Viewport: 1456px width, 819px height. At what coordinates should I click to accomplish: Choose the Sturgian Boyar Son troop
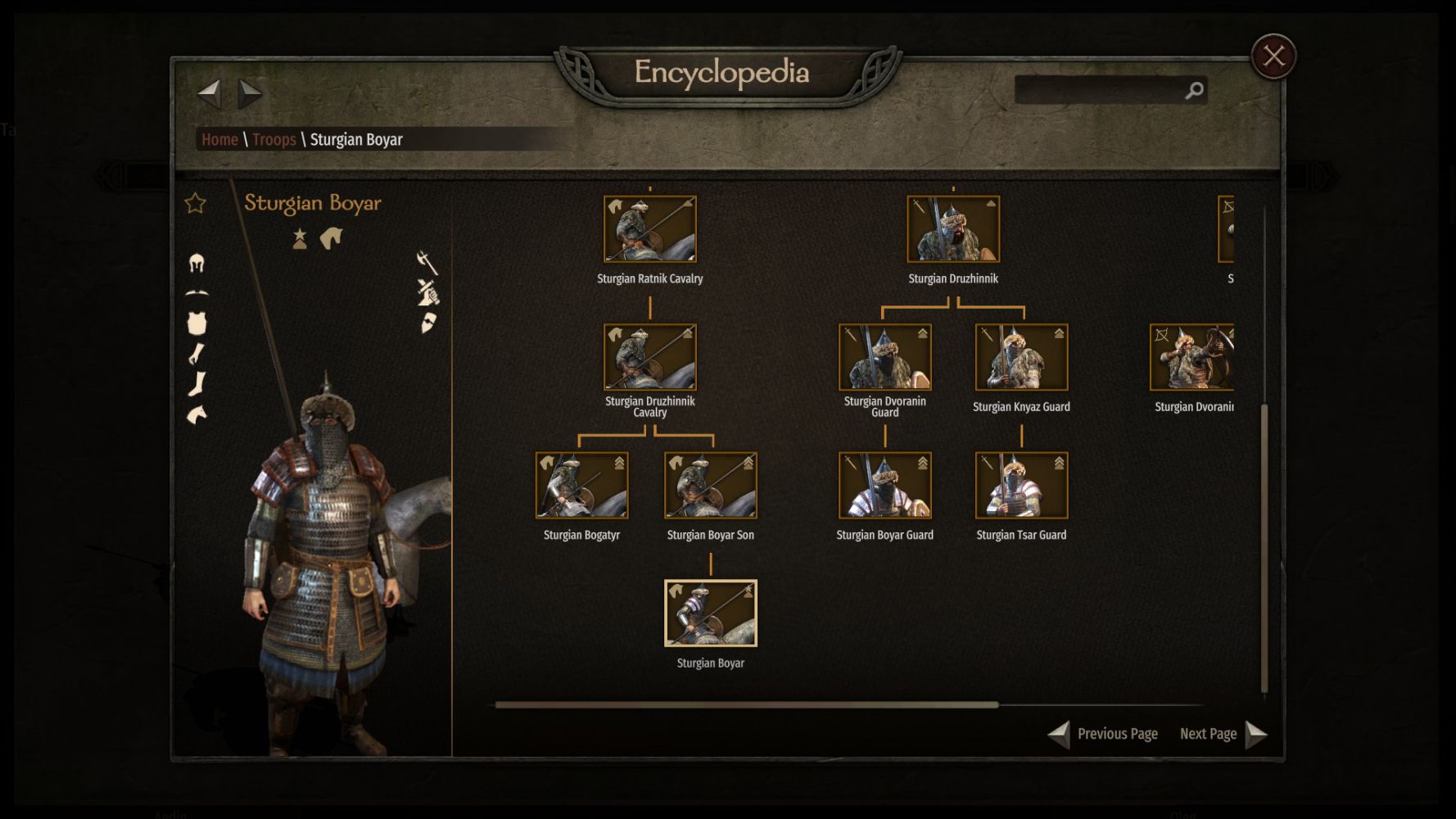pos(710,485)
